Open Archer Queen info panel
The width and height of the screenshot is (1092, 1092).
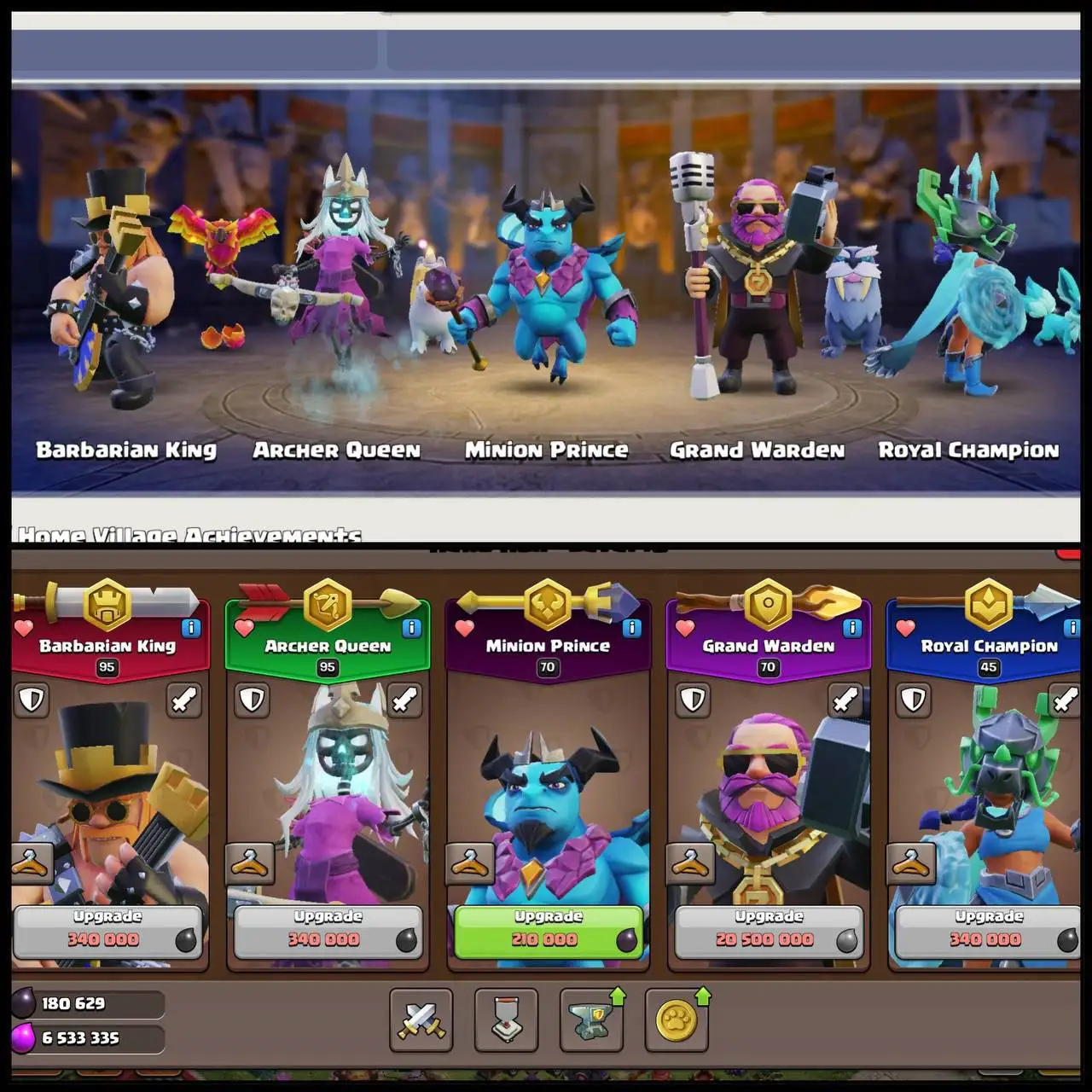point(410,628)
